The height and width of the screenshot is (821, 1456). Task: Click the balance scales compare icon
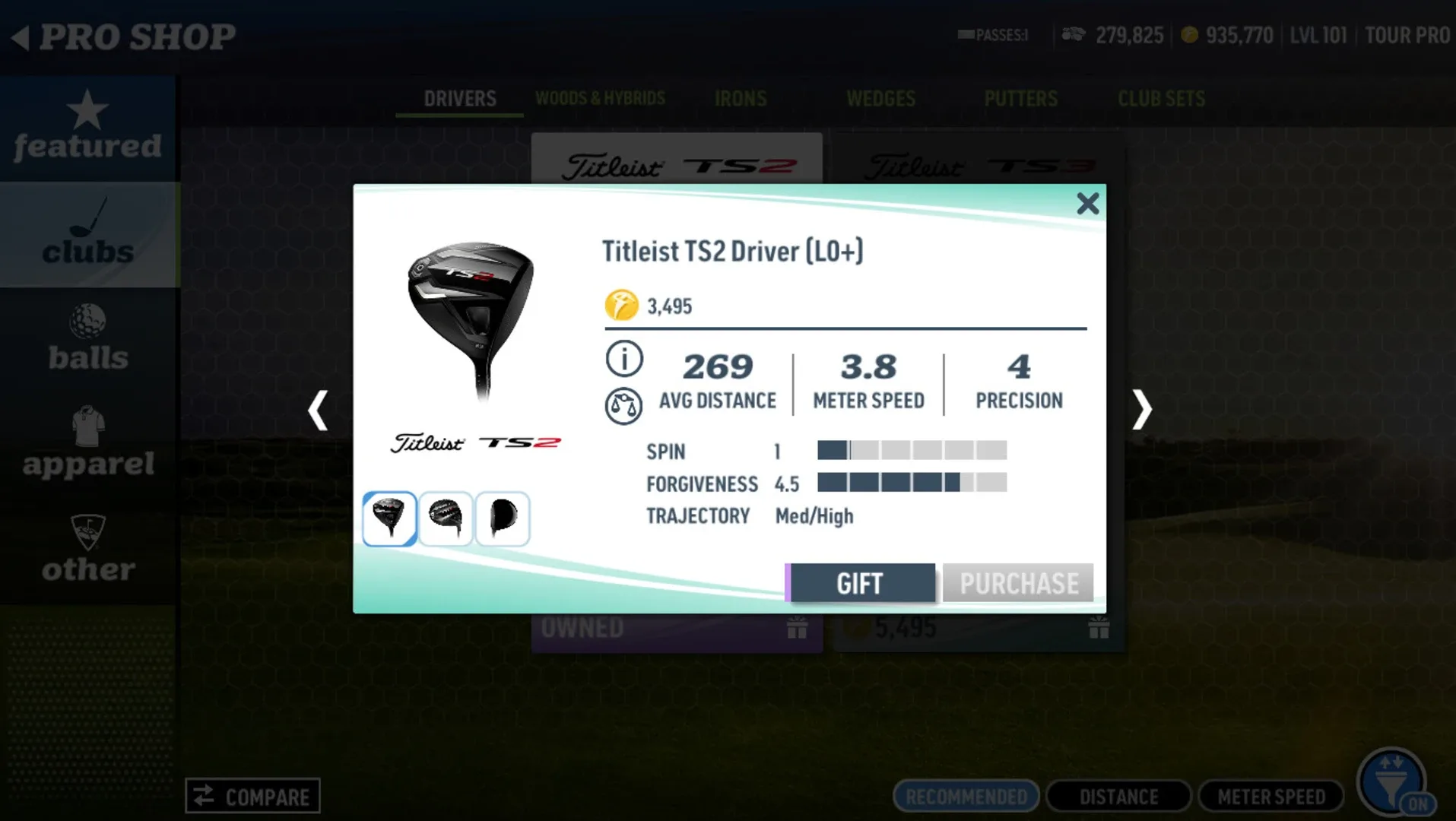tap(623, 406)
